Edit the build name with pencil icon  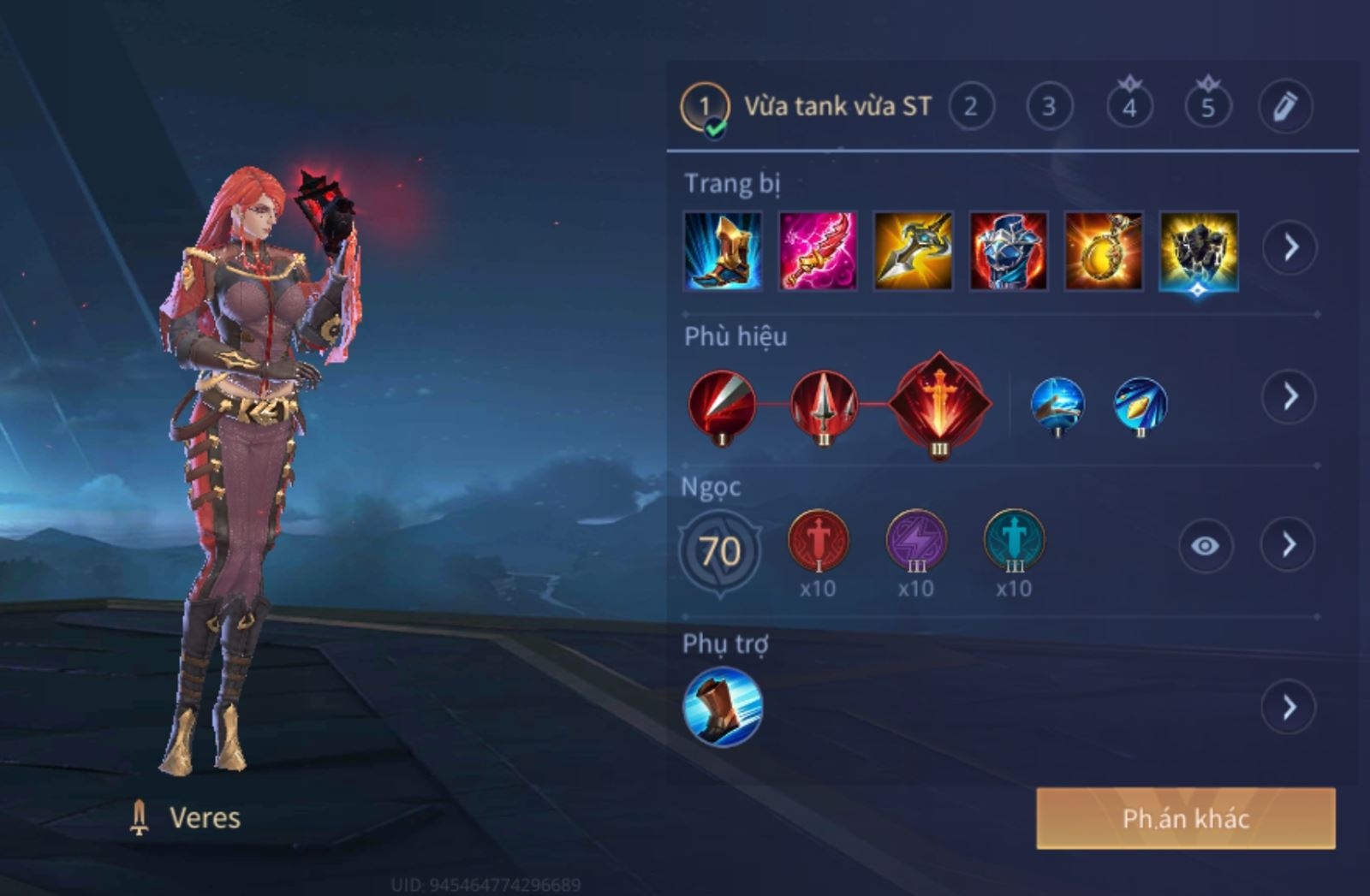[x=1285, y=107]
